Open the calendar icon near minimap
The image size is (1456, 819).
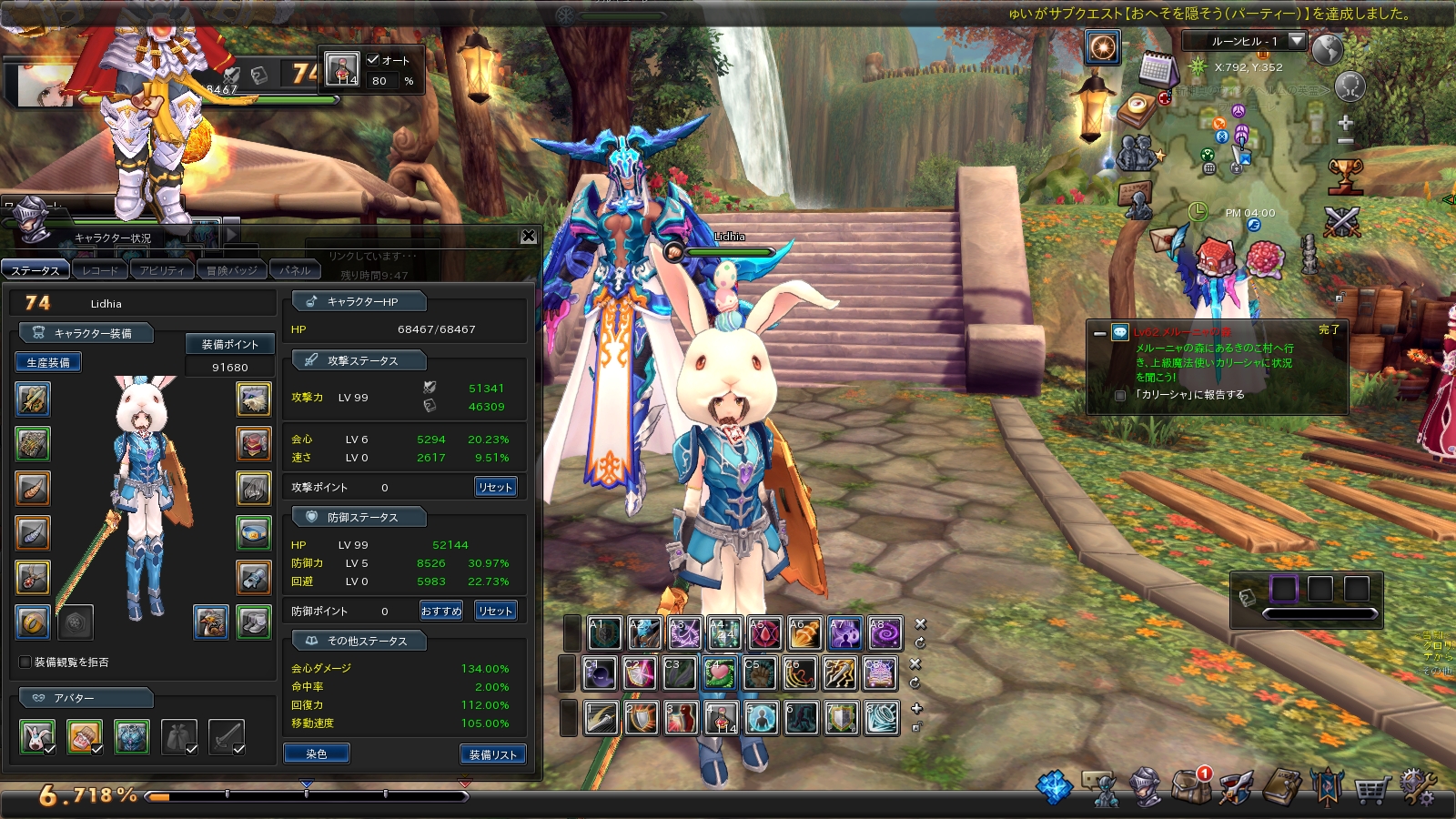coord(1157,68)
